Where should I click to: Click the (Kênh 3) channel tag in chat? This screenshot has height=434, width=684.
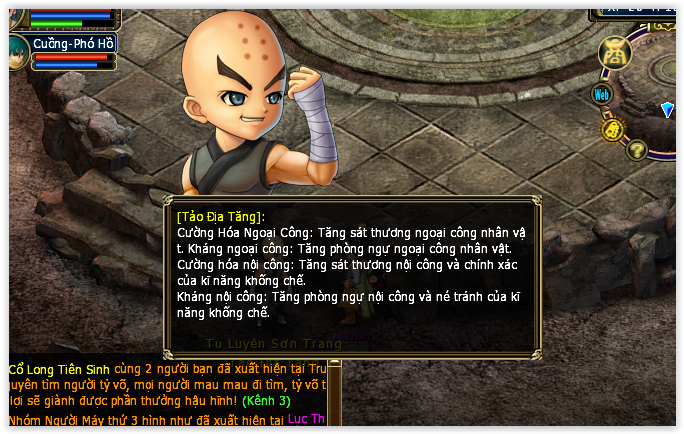[x=265, y=401]
